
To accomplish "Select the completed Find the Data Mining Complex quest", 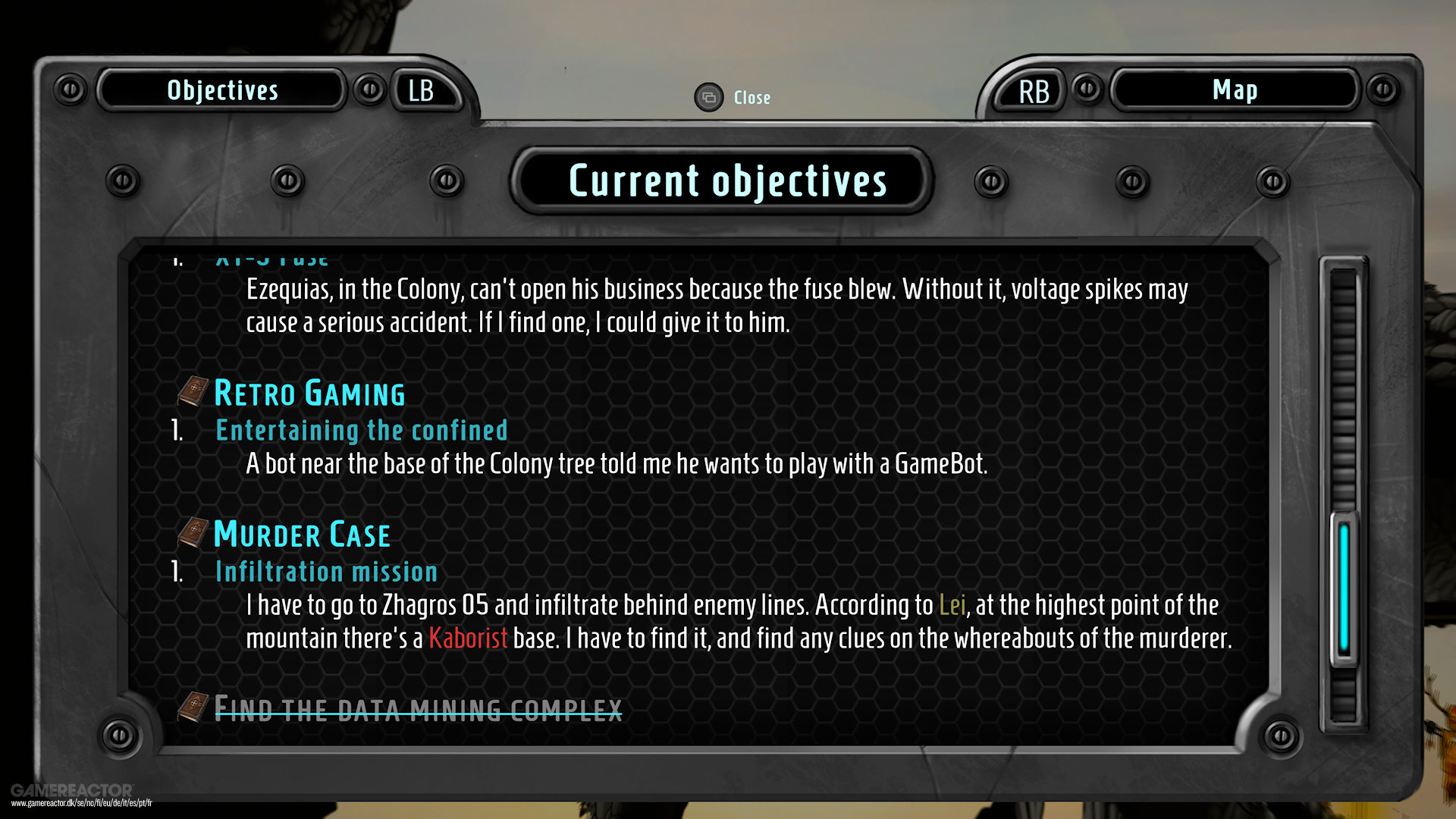I will tap(418, 709).
